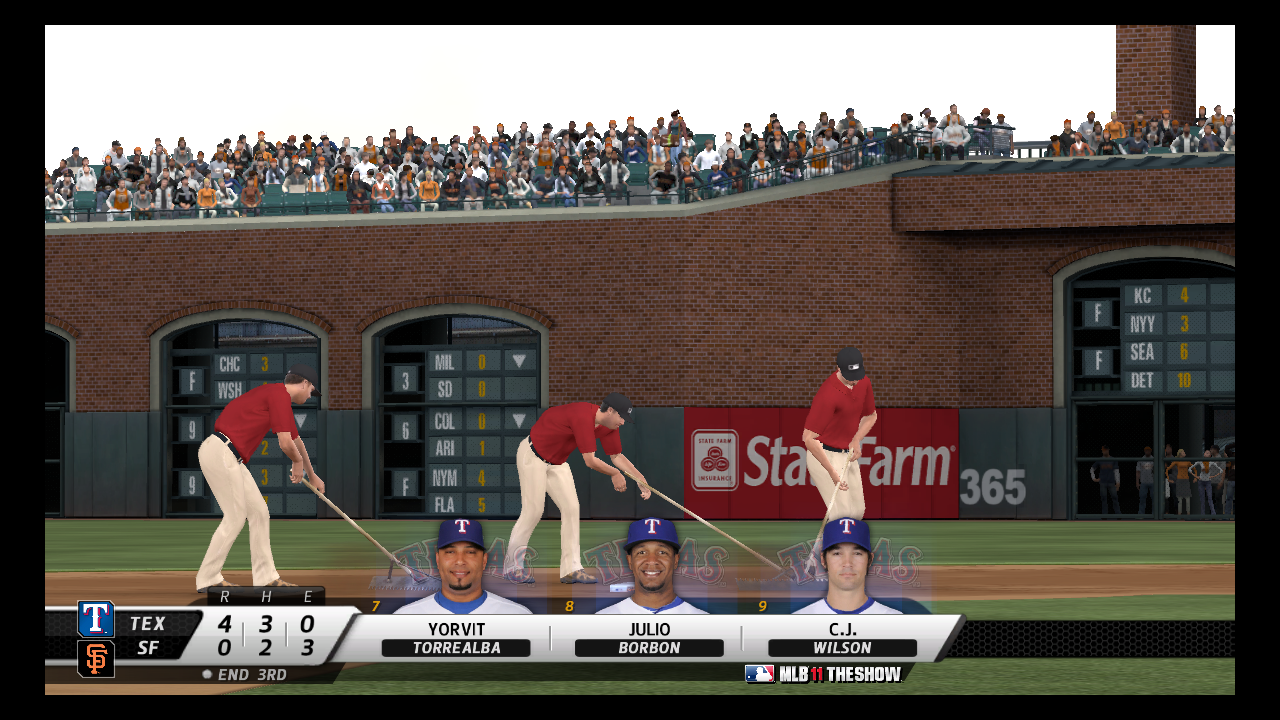Viewport: 1280px width, 720px height.
Task: Click the MLB 11 The Show logo
Action: coord(823,674)
